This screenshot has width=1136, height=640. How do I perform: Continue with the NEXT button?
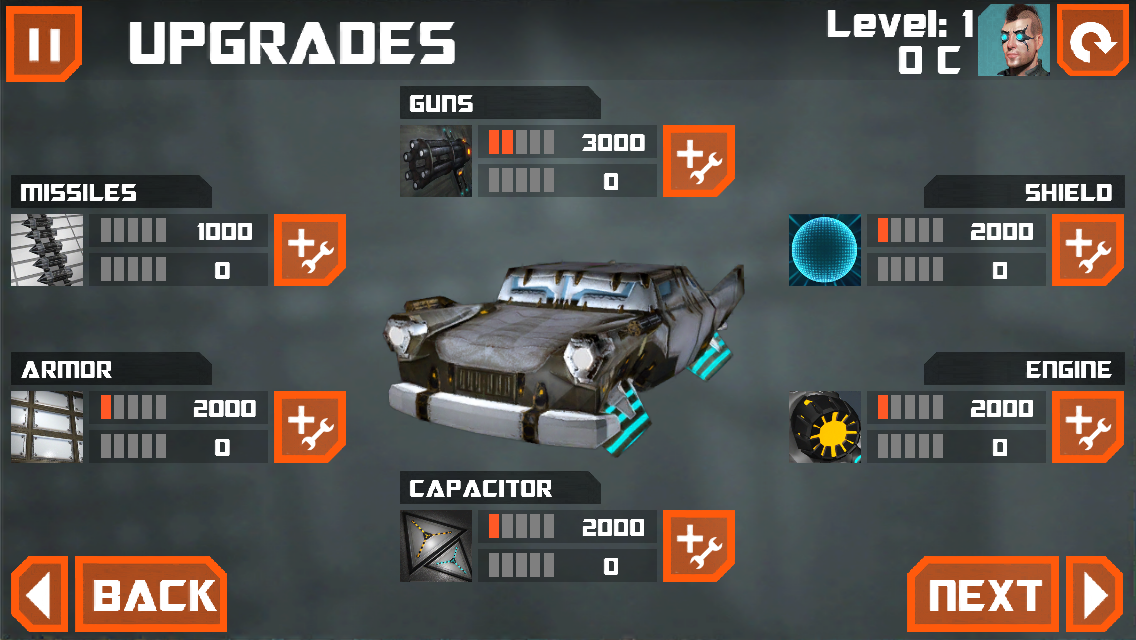pyautogui.click(x=985, y=595)
